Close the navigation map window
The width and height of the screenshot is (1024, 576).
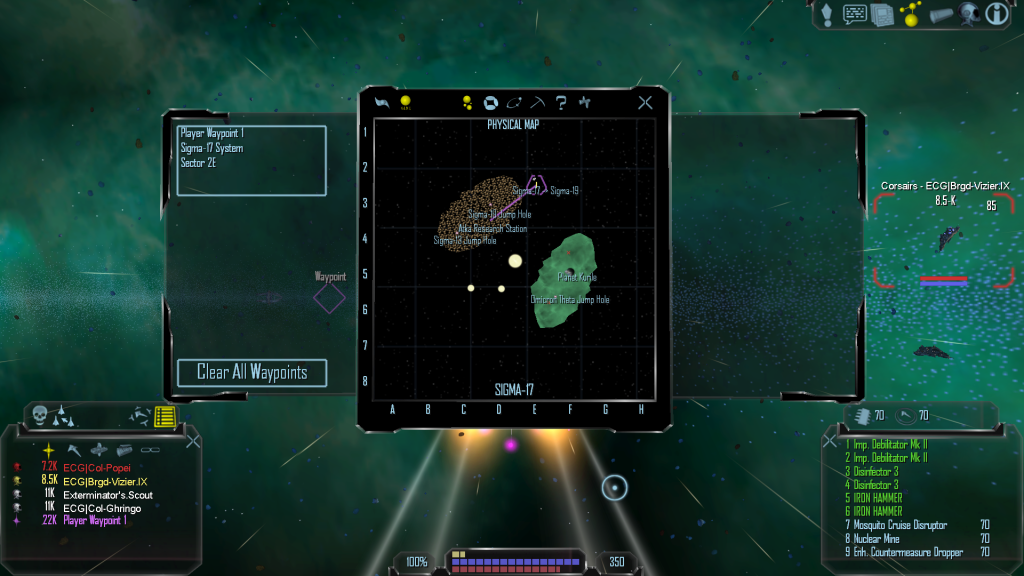point(645,102)
